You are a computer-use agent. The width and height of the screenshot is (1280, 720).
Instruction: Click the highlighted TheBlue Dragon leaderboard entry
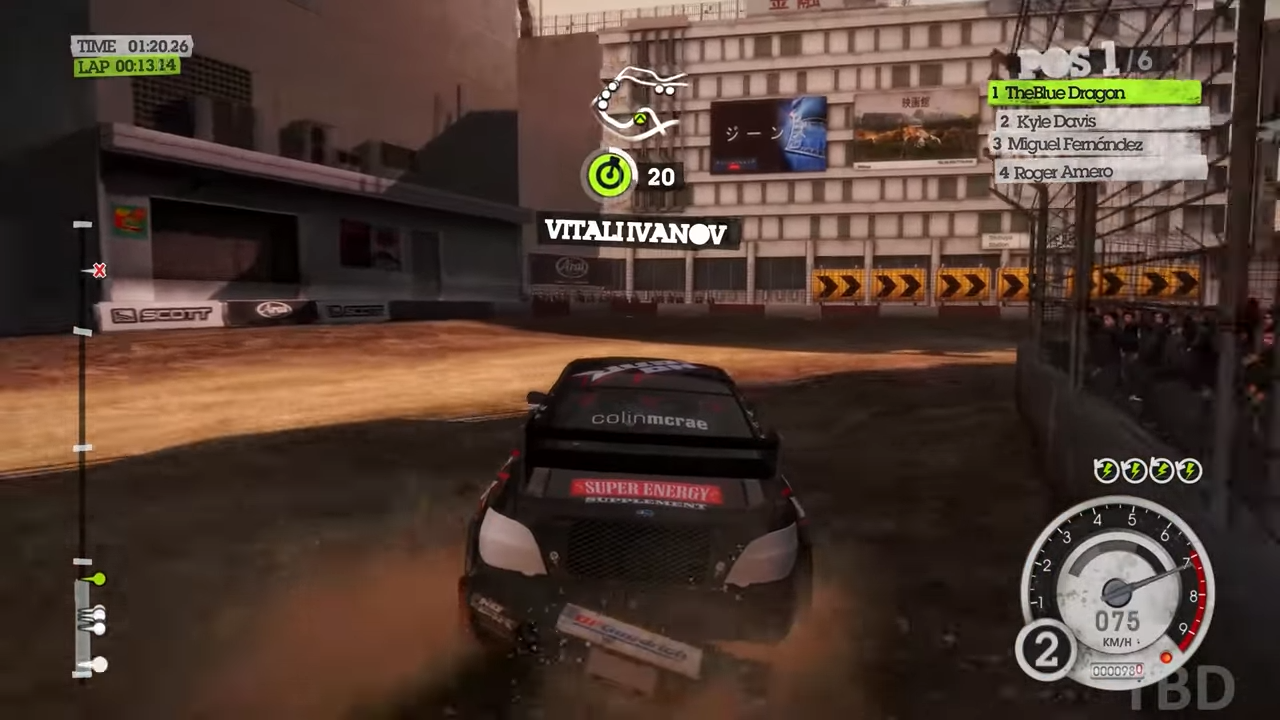pos(1095,92)
